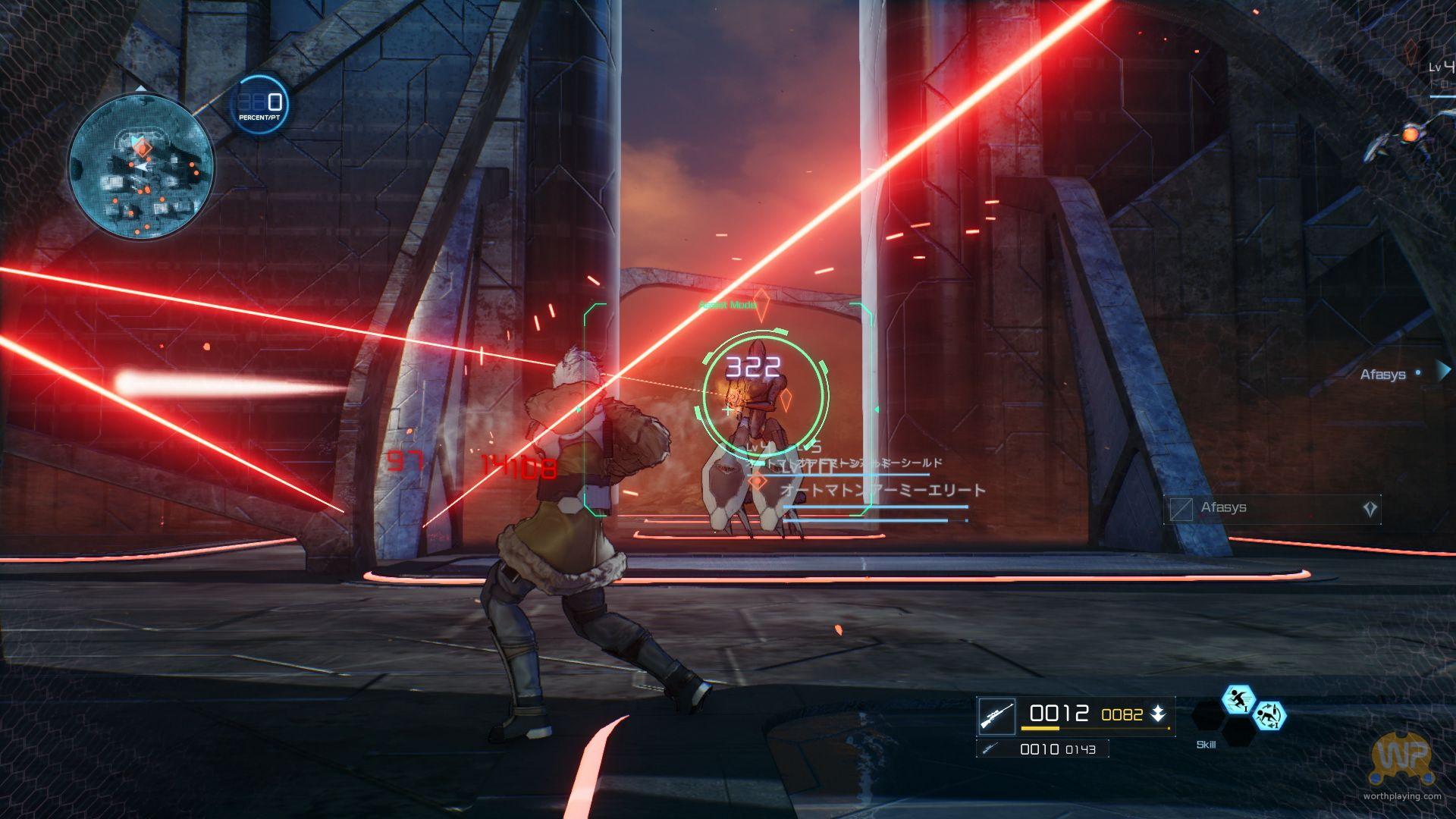Select the equipped sniper rifle weapon icon
The height and width of the screenshot is (819, 1456).
tap(996, 716)
